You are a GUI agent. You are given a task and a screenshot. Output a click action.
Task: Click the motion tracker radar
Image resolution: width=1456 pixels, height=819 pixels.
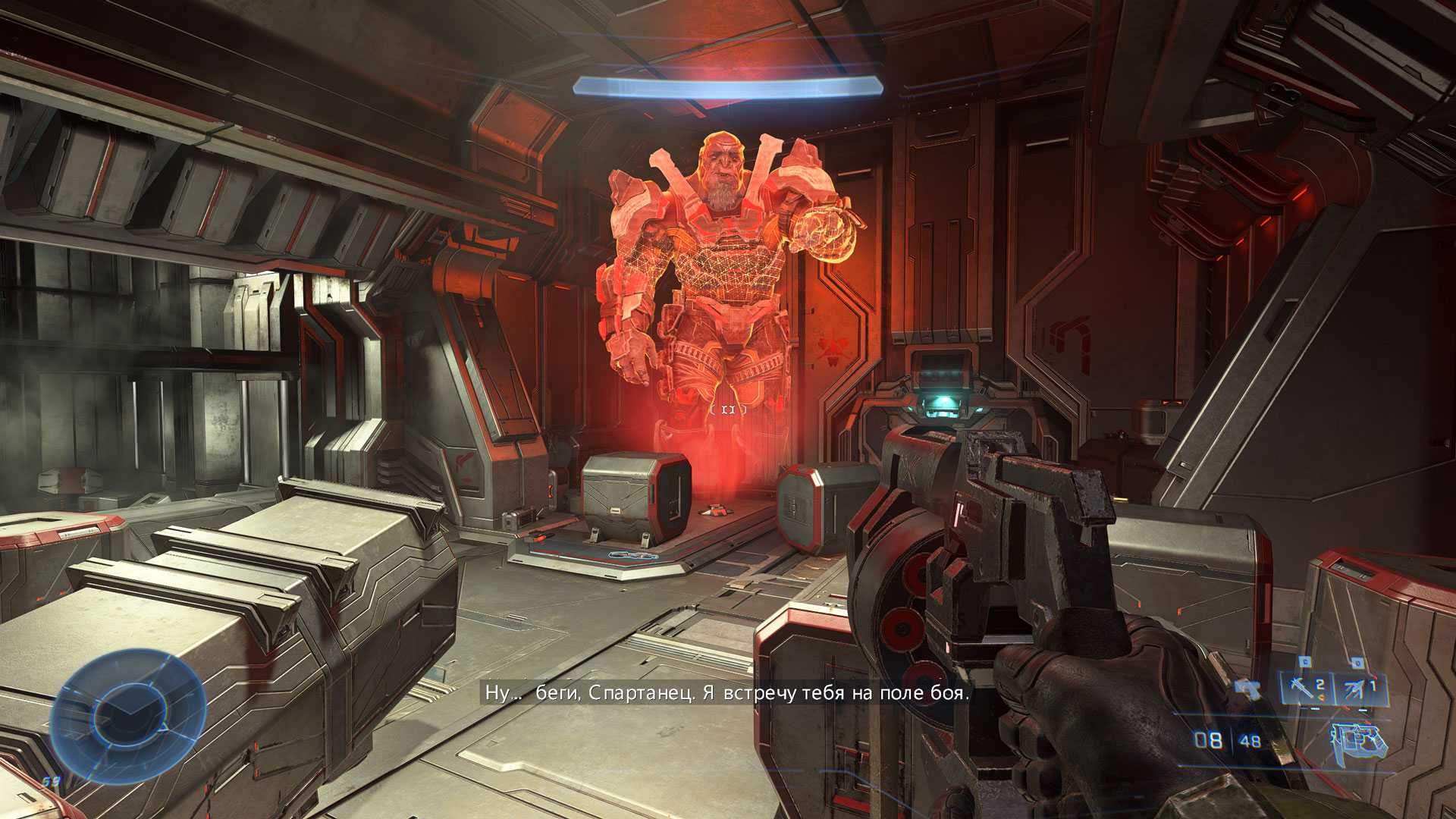click(128, 716)
